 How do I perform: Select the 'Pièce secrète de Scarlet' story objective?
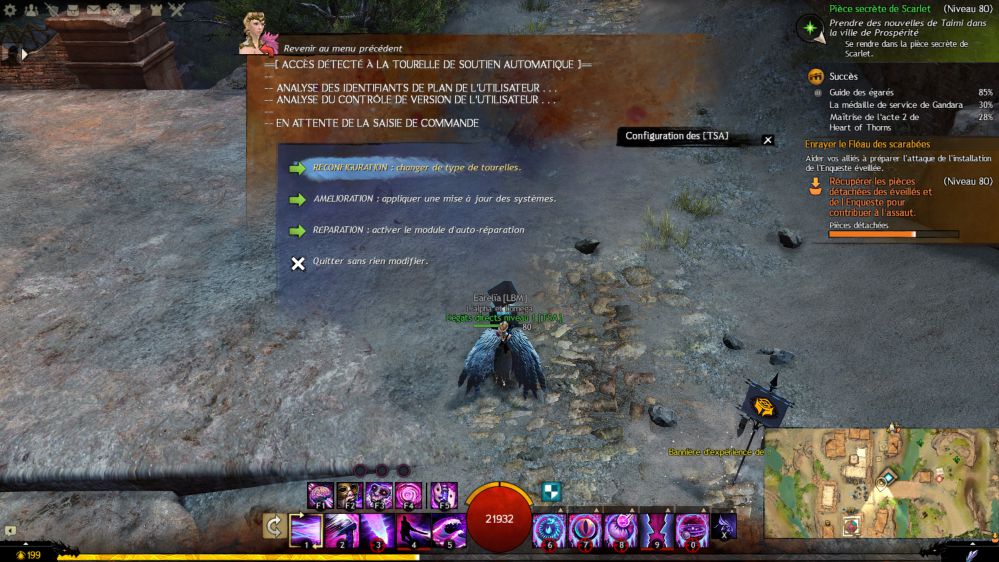880,9
